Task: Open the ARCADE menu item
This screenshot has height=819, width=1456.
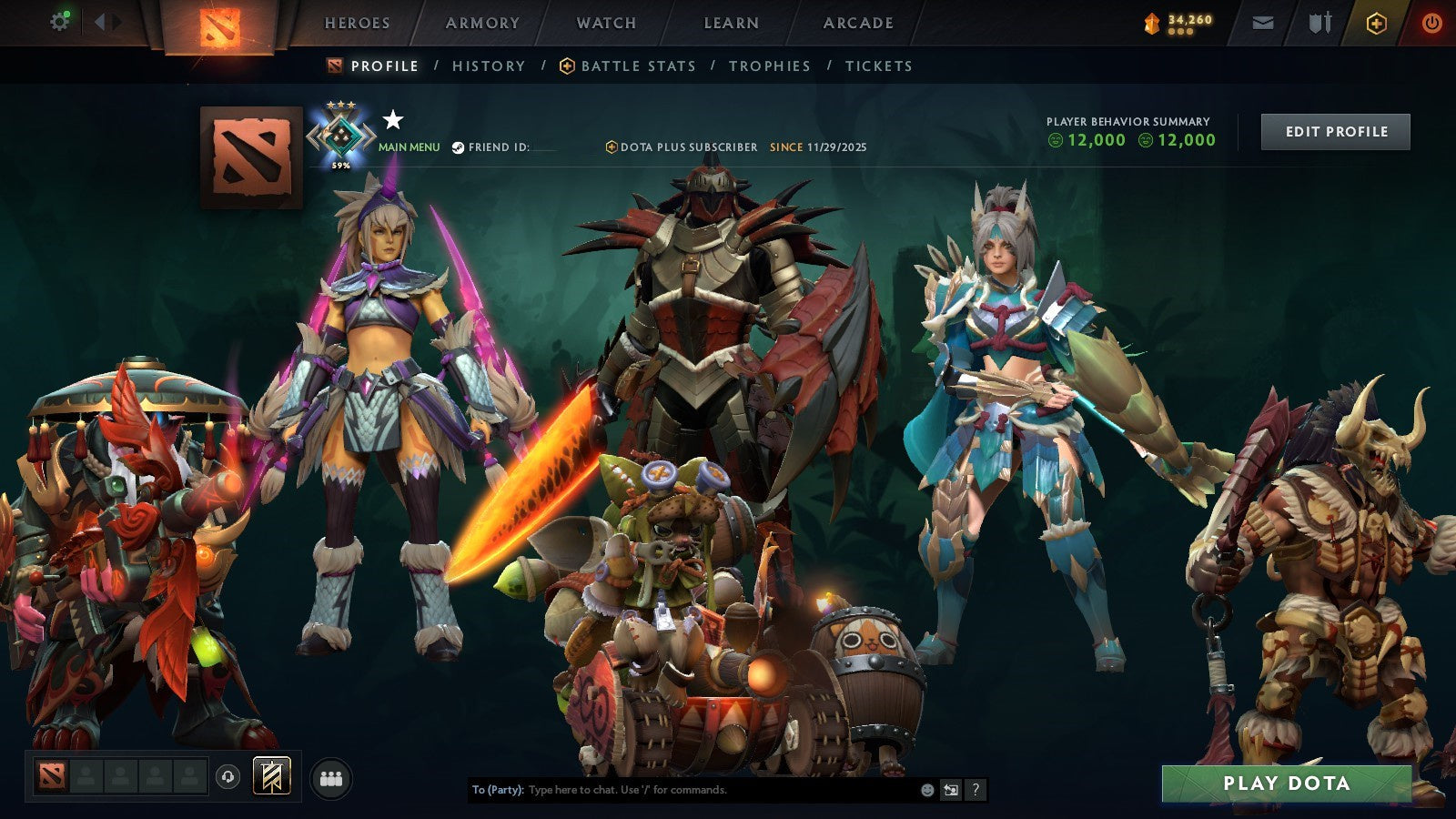Action: pyautogui.click(x=860, y=24)
